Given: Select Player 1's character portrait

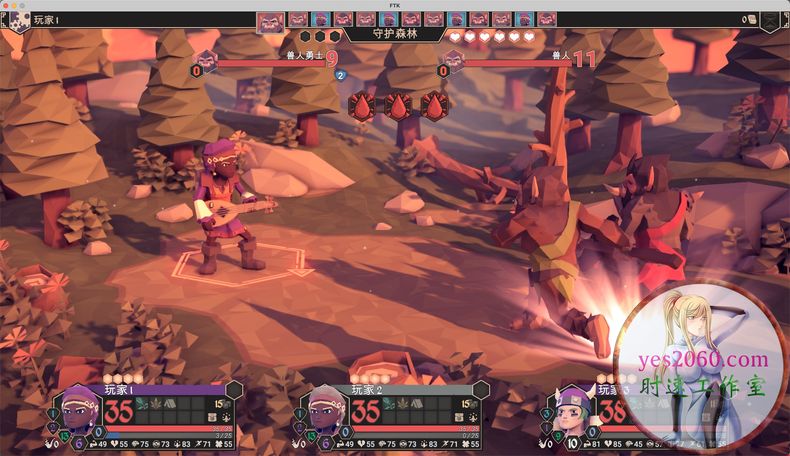Looking at the screenshot, I should [79, 412].
